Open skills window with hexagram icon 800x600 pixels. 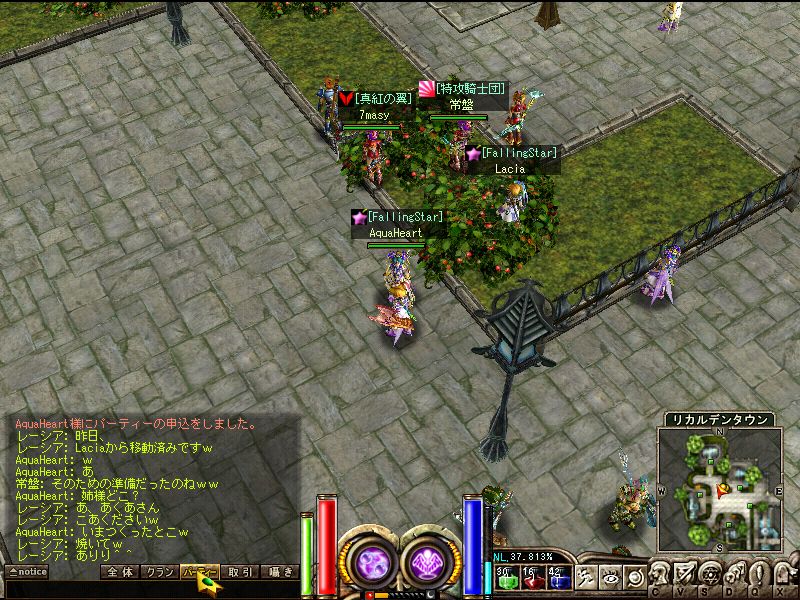[709, 575]
